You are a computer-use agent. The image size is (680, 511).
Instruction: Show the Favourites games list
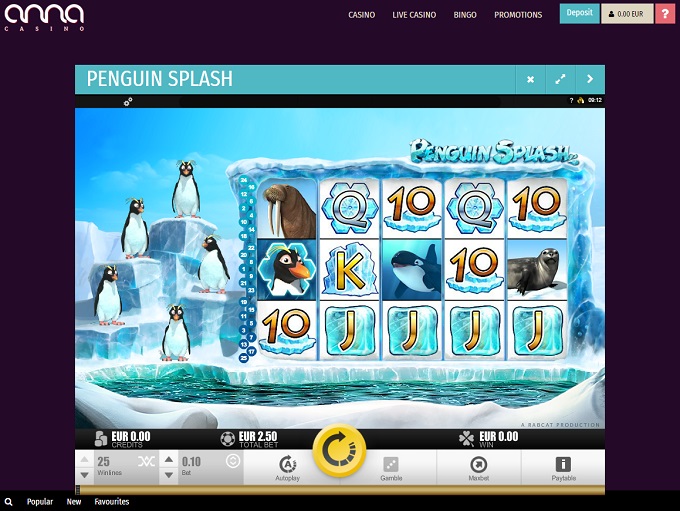[x=112, y=502]
